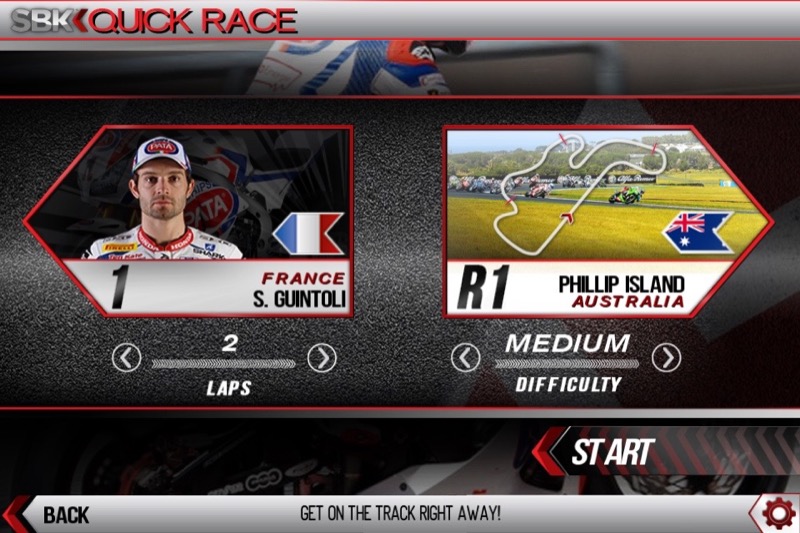
Task: Increase the number of laps
Action: [321, 357]
